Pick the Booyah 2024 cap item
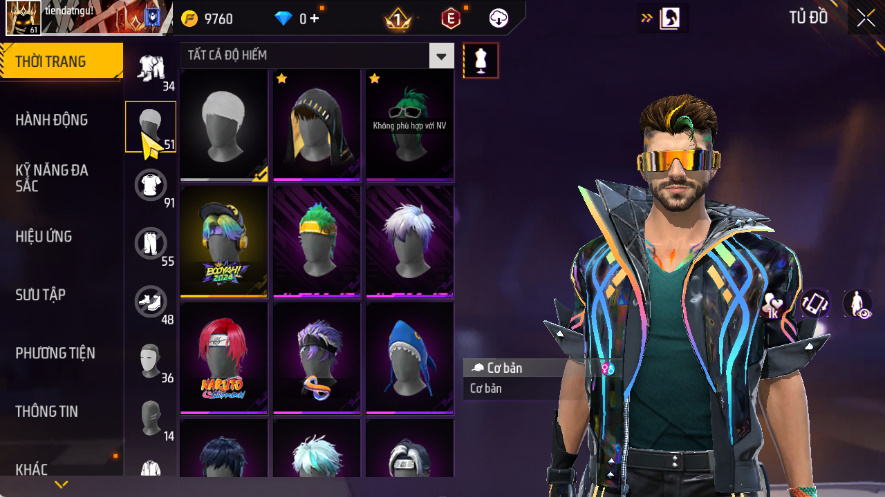The width and height of the screenshot is (885, 497). [x=224, y=240]
